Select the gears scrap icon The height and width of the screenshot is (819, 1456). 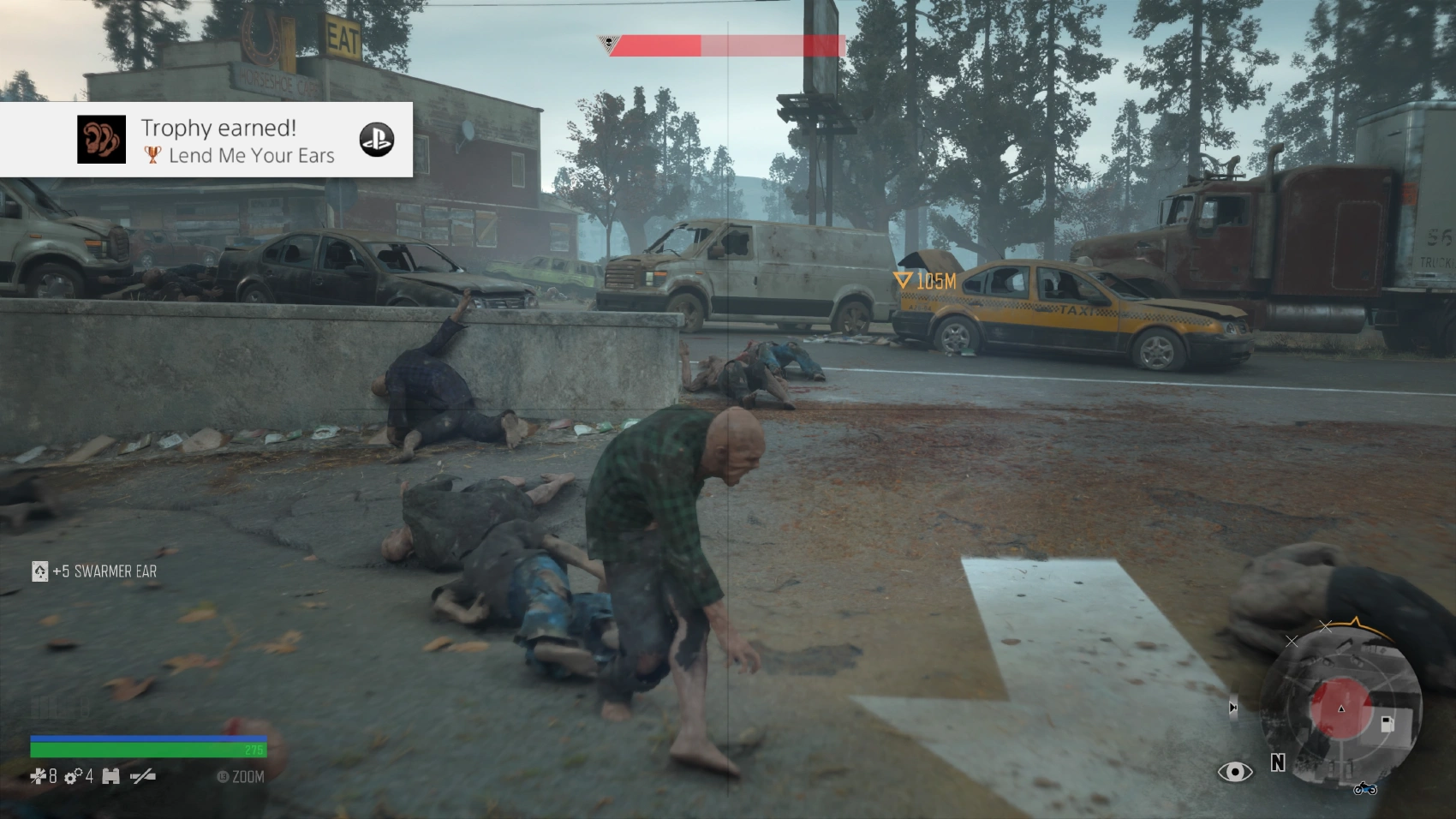pyautogui.click(x=74, y=776)
